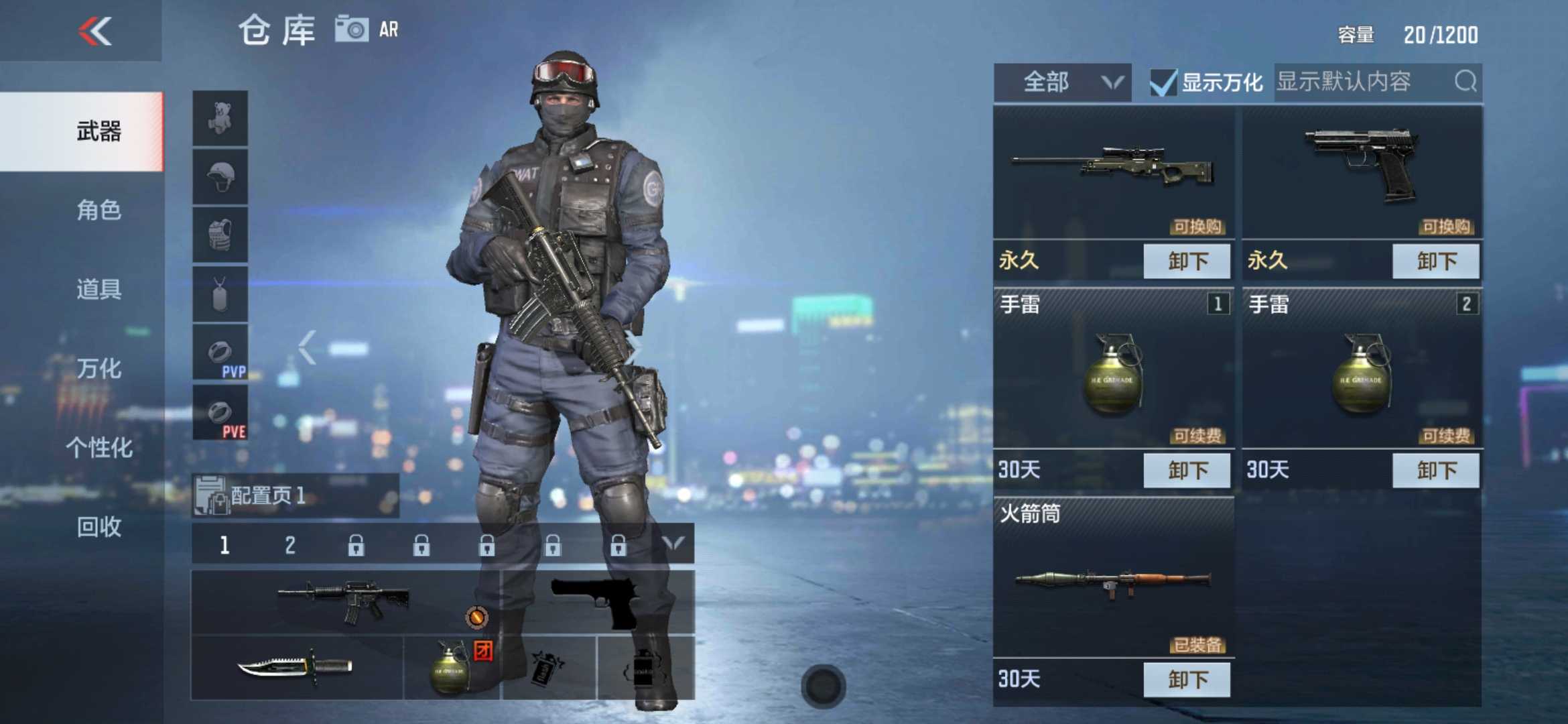The height and width of the screenshot is (724, 1568).
Task: Expand the 全部 filter dropdown
Action: coord(1062,82)
